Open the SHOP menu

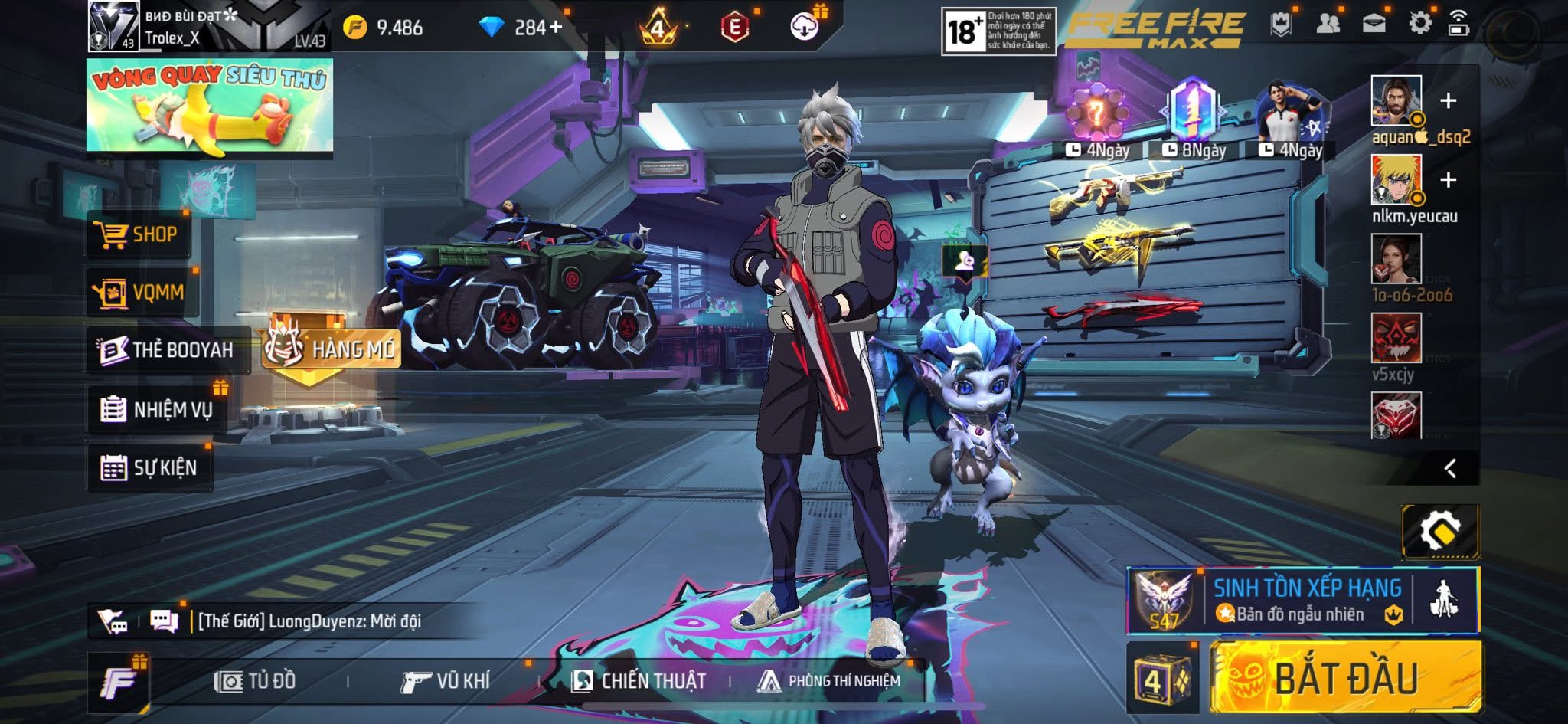pyautogui.click(x=137, y=234)
